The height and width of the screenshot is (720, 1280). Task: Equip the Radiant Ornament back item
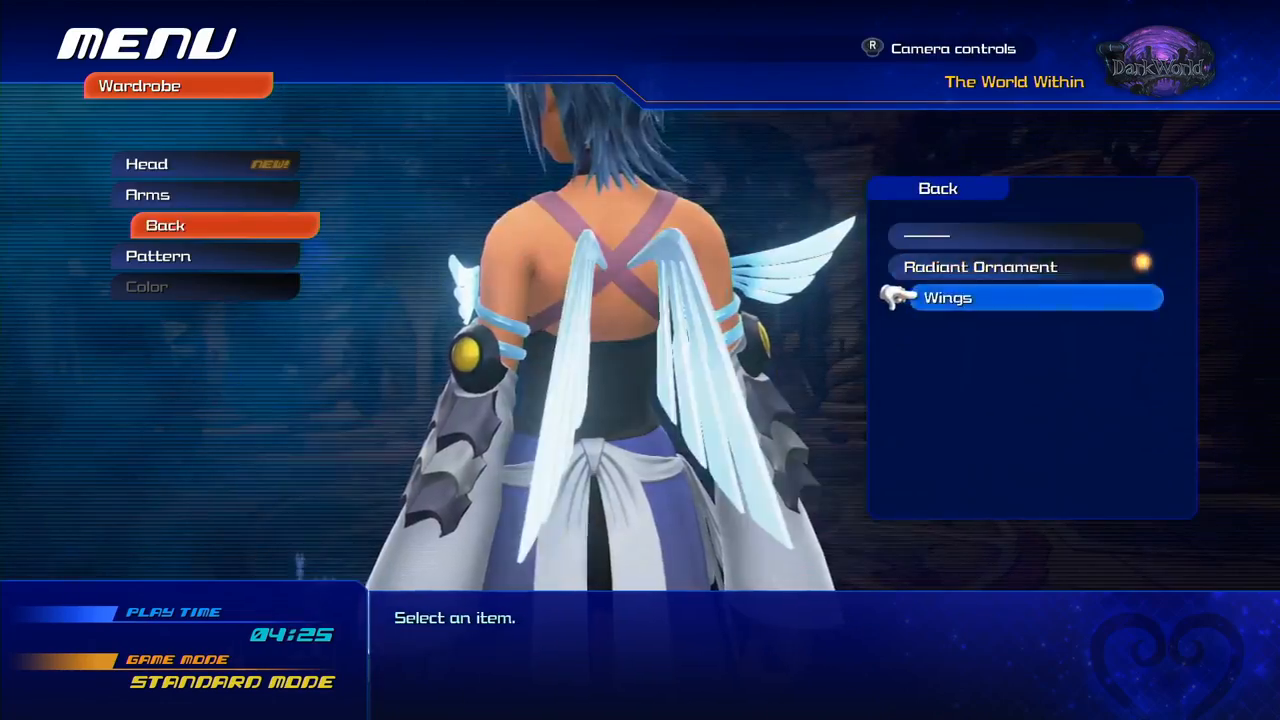click(x=1015, y=267)
